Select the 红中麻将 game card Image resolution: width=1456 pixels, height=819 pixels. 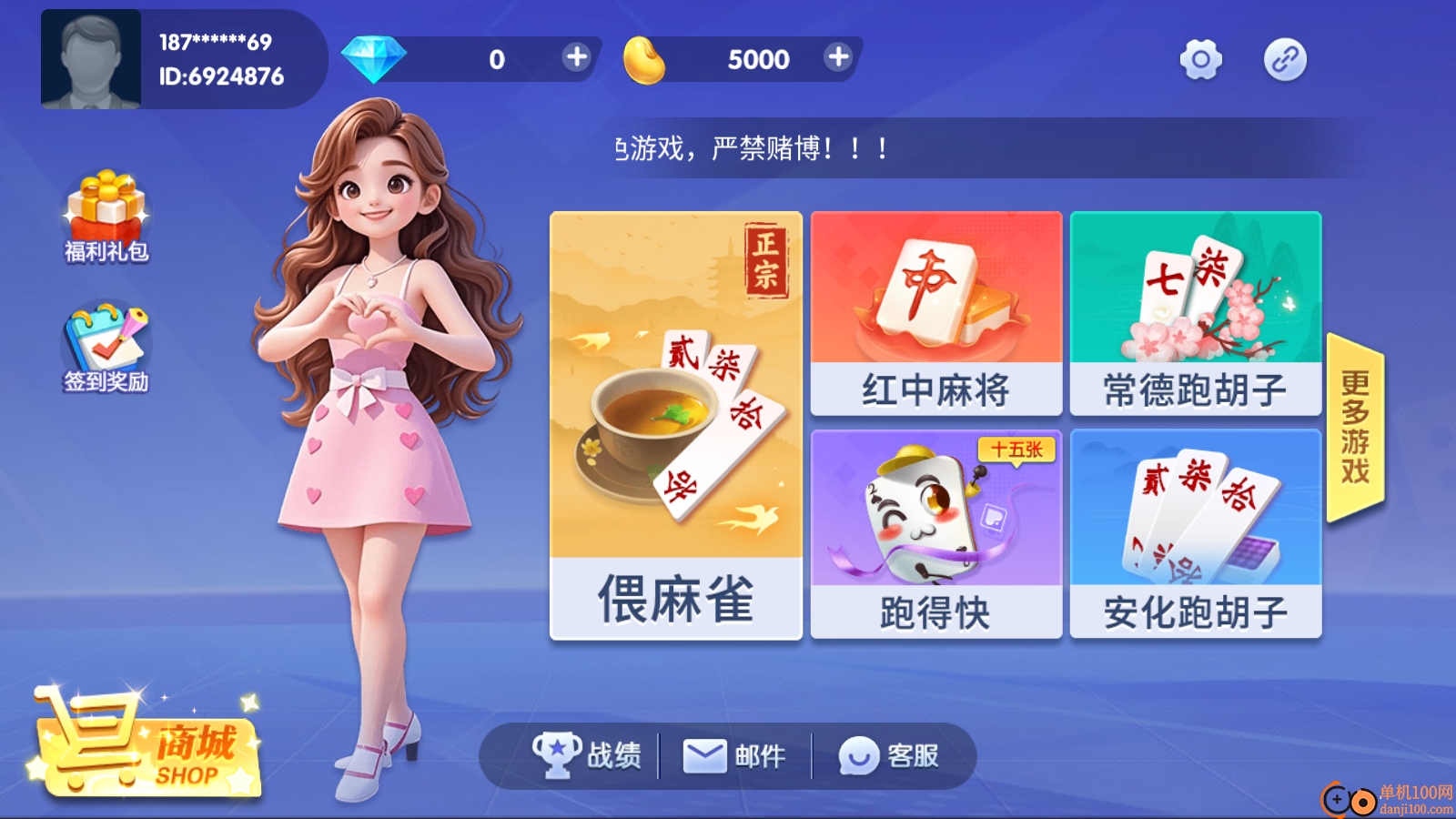tap(935, 314)
